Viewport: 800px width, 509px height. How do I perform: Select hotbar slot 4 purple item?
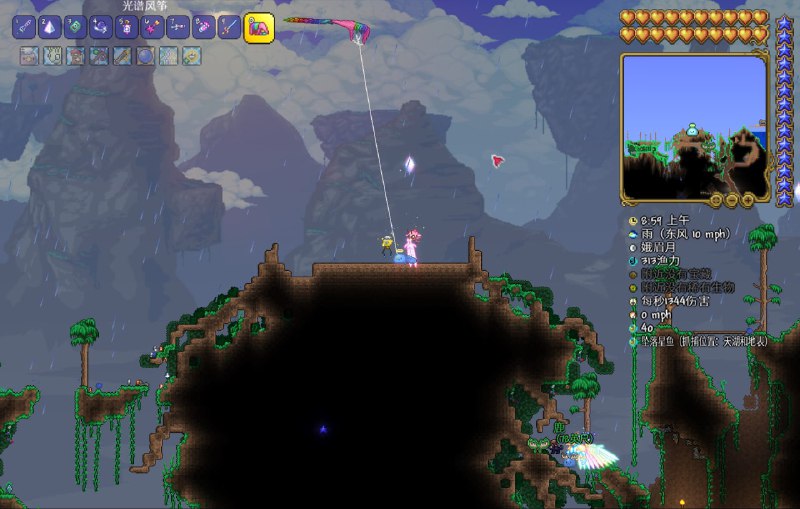(101, 27)
